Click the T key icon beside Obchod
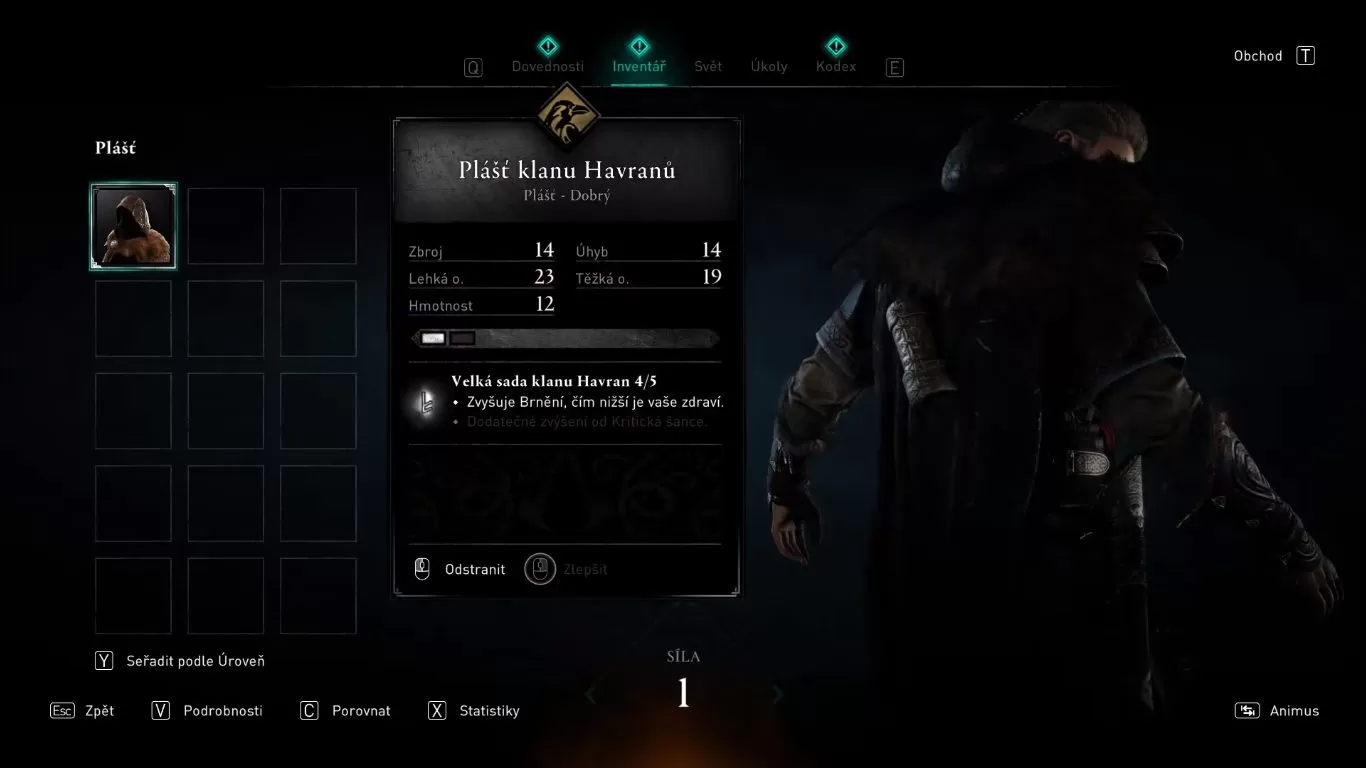Viewport: 1366px width, 768px height. [1305, 55]
